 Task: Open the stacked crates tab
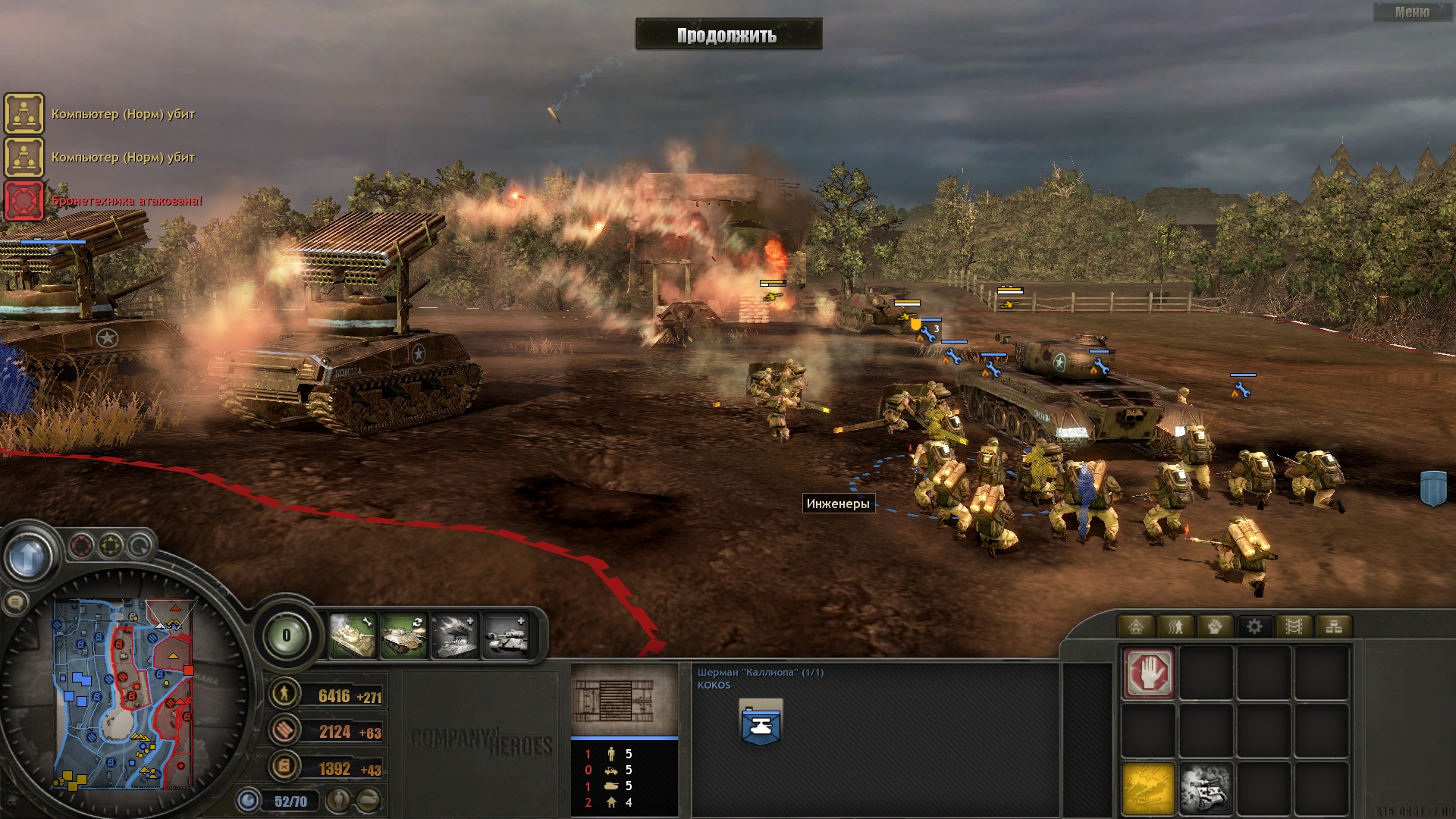coord(1333,626)
